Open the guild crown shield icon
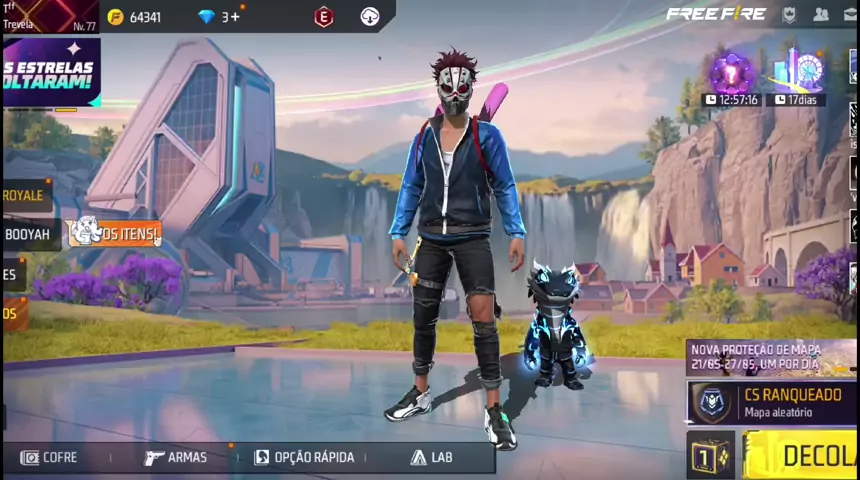This screenshot has height=480, width=860. click(789, 15)
